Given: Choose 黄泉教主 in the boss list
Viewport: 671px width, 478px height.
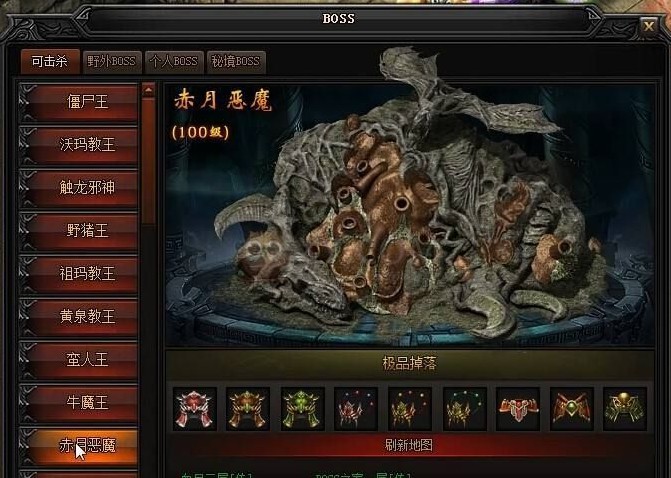Looking at the screenshot, I should [x=87, y=316].
